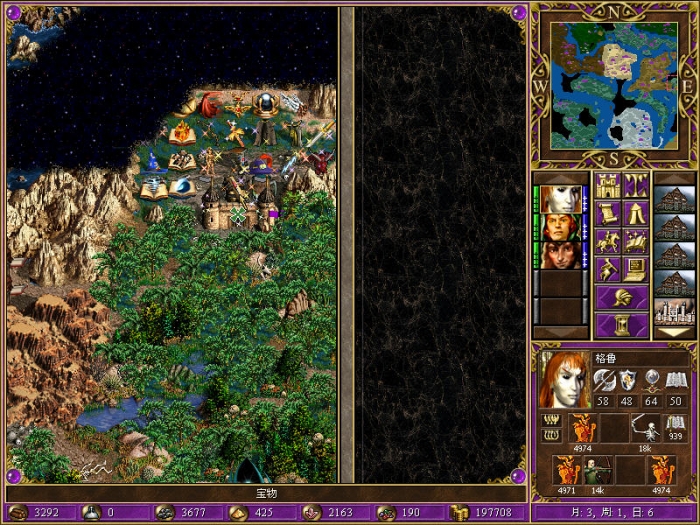700x525 pixels.
Task: Open the spellbook with the cast spell button
Action: 636,241
